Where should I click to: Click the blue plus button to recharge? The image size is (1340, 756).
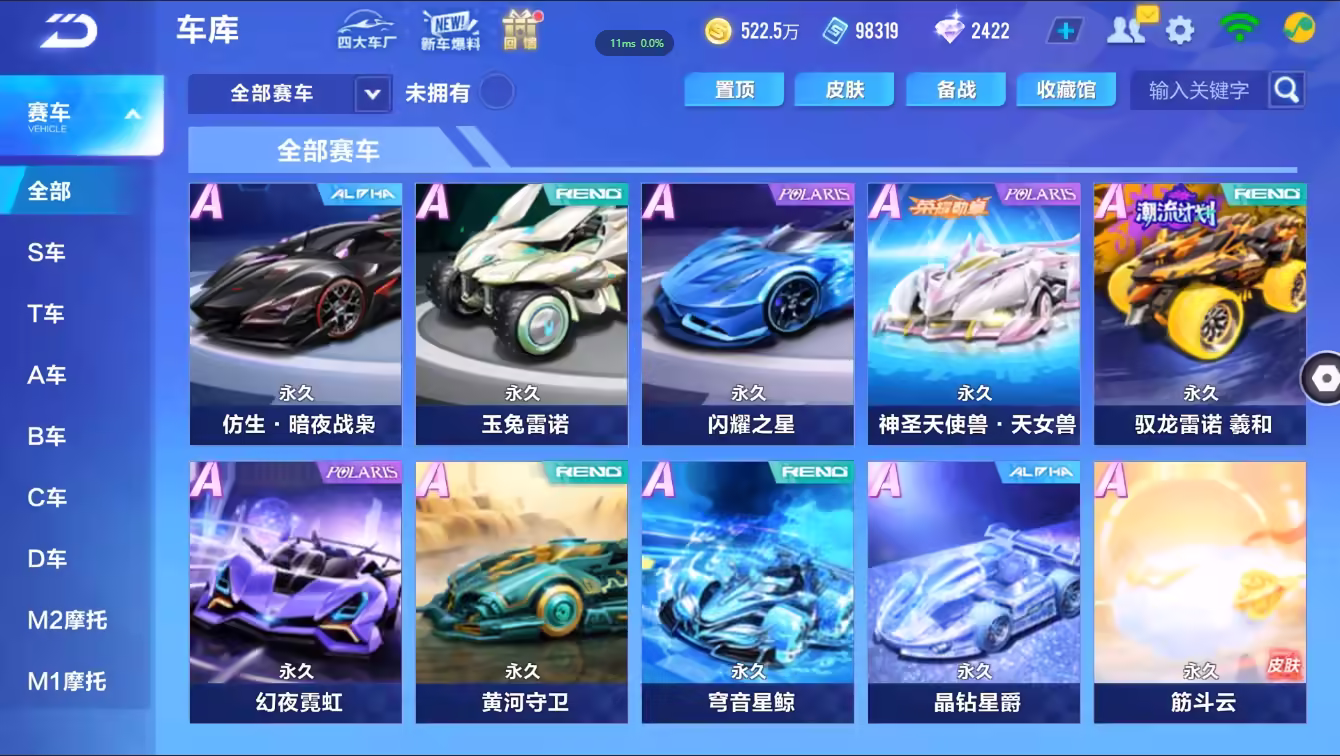click(1065, 31)
